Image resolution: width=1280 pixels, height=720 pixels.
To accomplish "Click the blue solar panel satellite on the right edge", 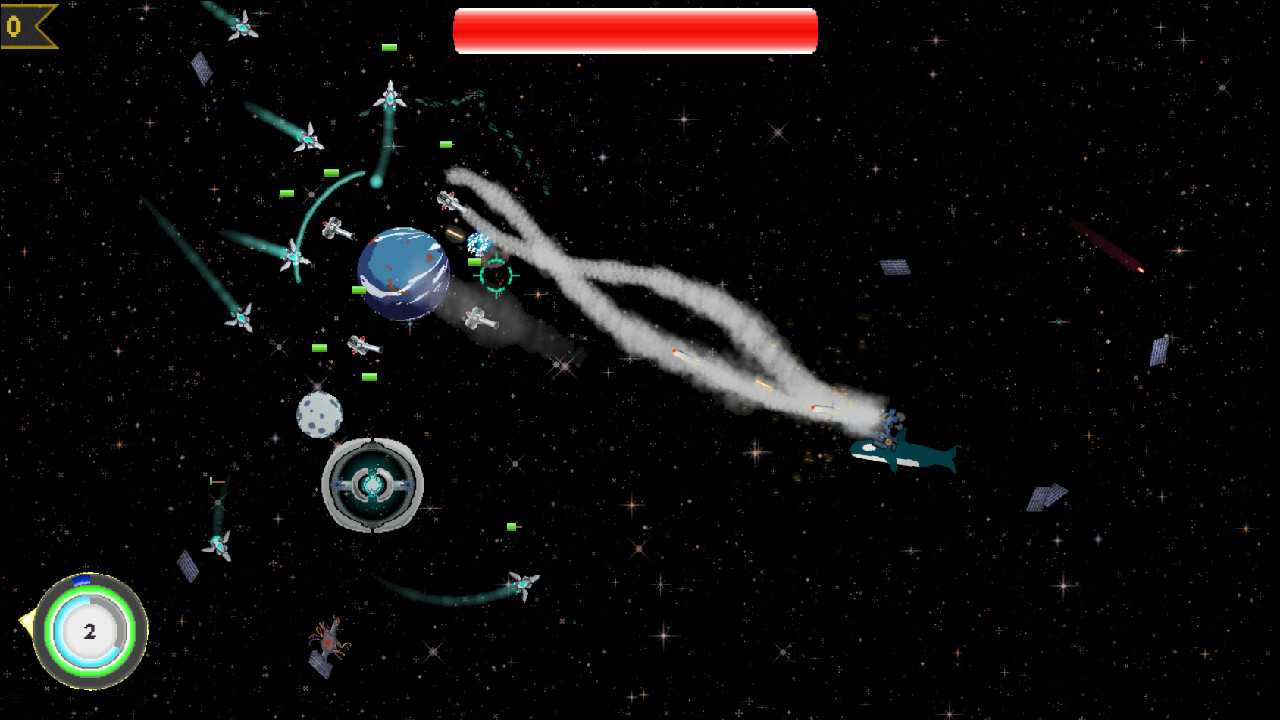I will (x=1160, y=350).
